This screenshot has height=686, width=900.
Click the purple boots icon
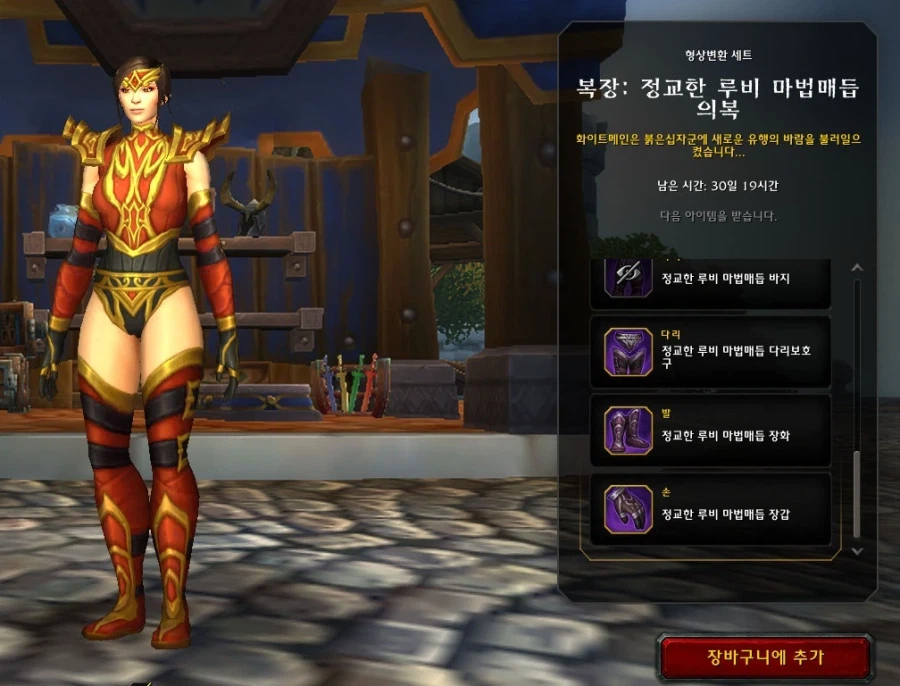click(x=628, y=430)
